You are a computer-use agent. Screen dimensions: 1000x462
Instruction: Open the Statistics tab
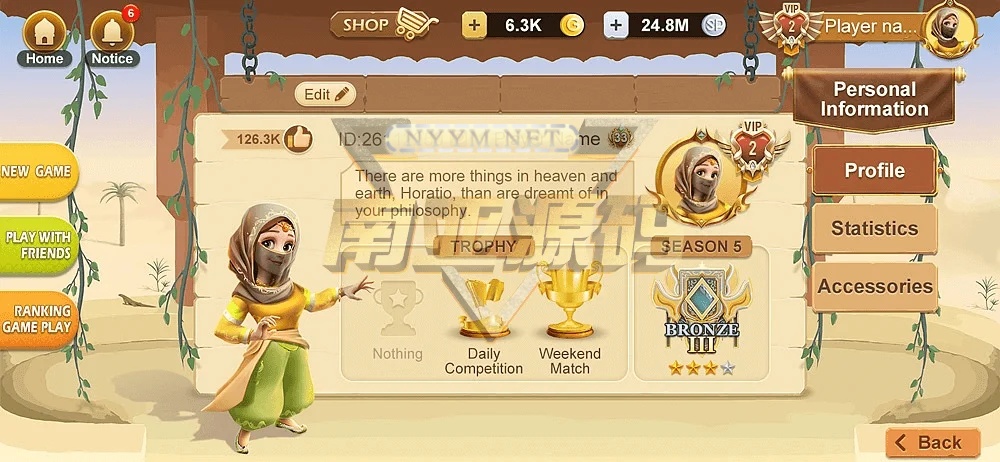[874, 229]
